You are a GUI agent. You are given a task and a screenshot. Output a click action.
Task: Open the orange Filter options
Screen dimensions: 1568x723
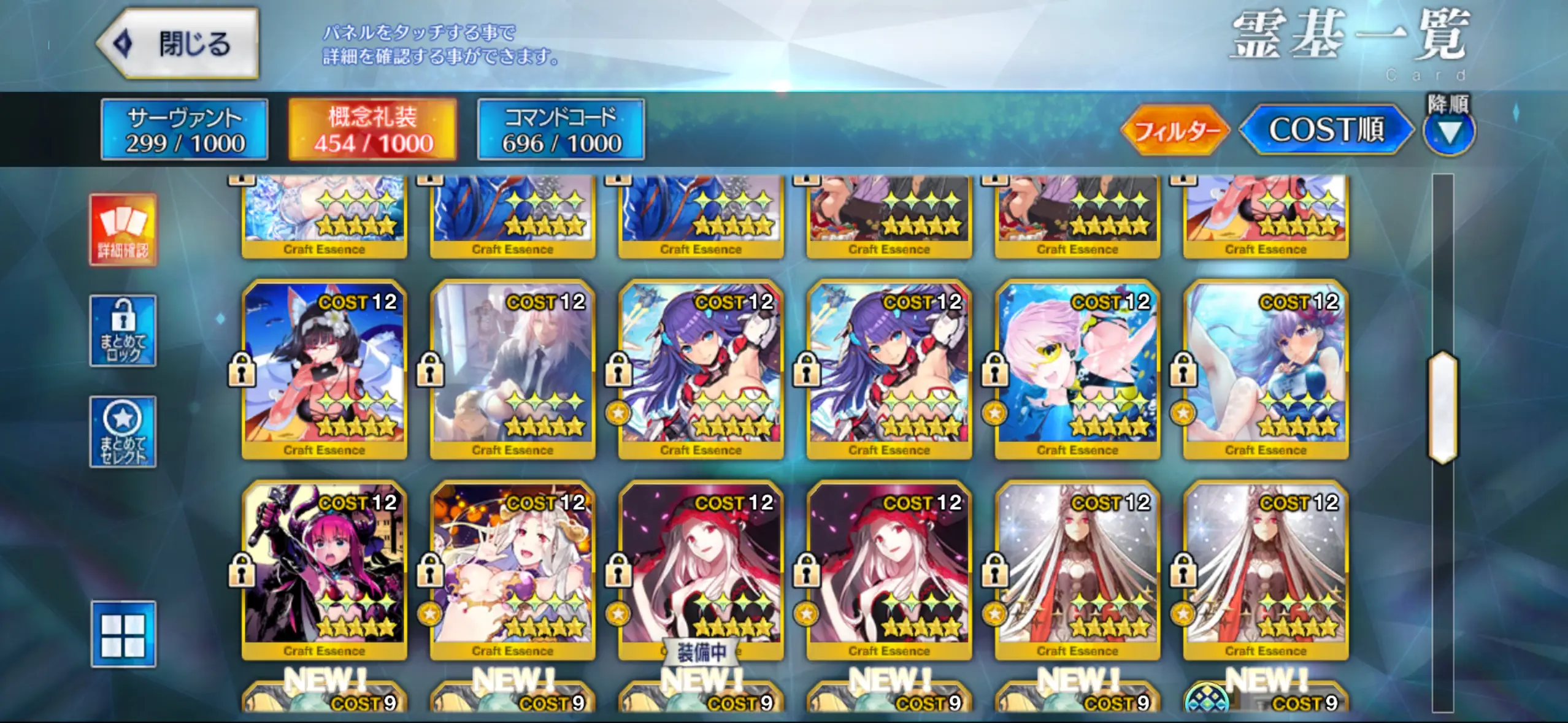point(1174,131)
